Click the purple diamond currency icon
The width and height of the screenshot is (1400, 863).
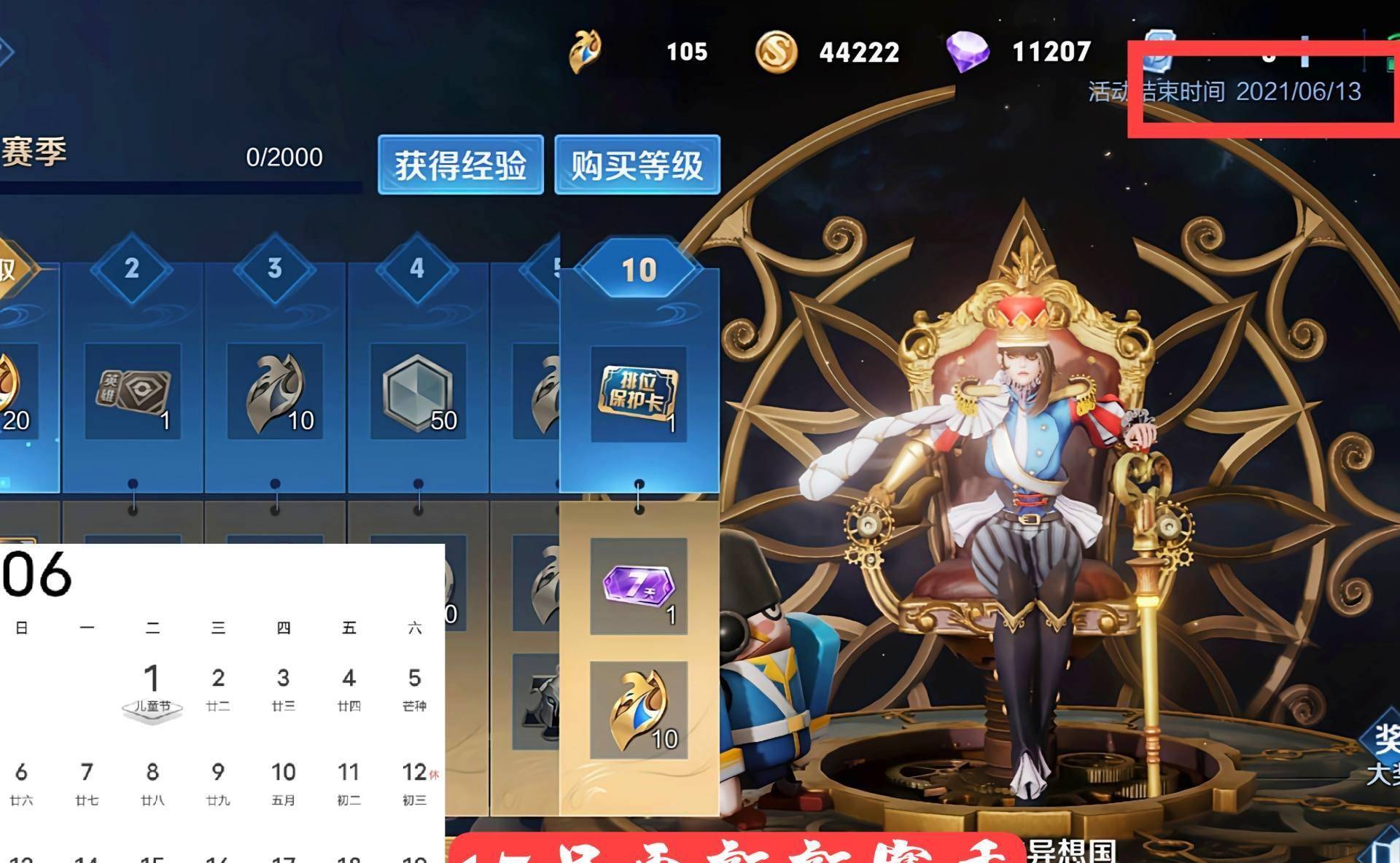pyautogui.click(x=968, y=51)
